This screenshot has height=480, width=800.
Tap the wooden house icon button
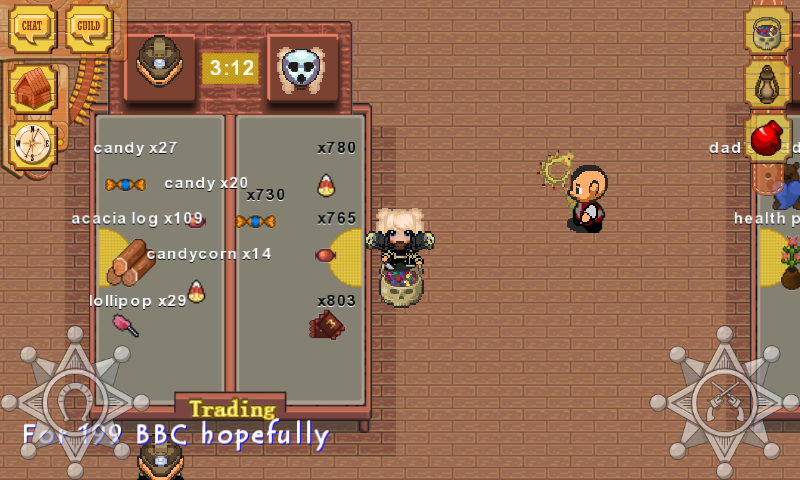pos(33,89)
